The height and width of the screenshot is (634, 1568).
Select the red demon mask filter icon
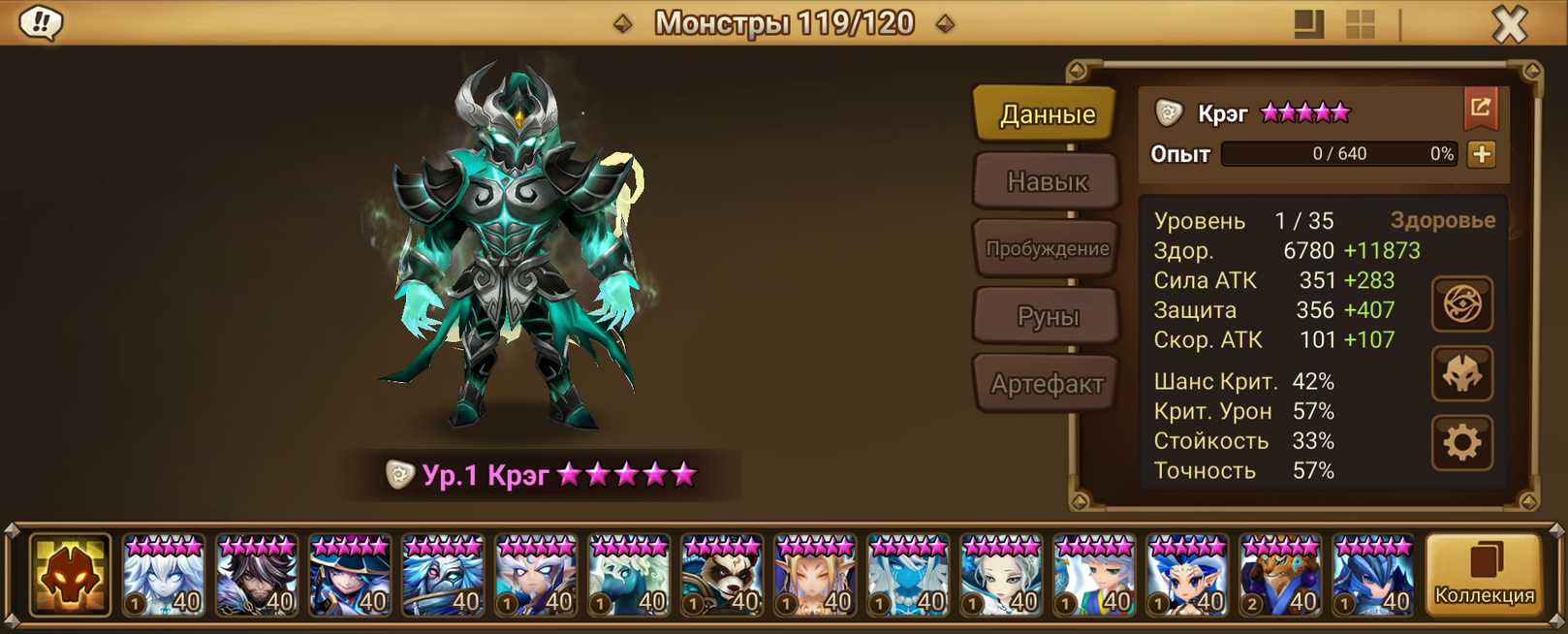[70, 575]
